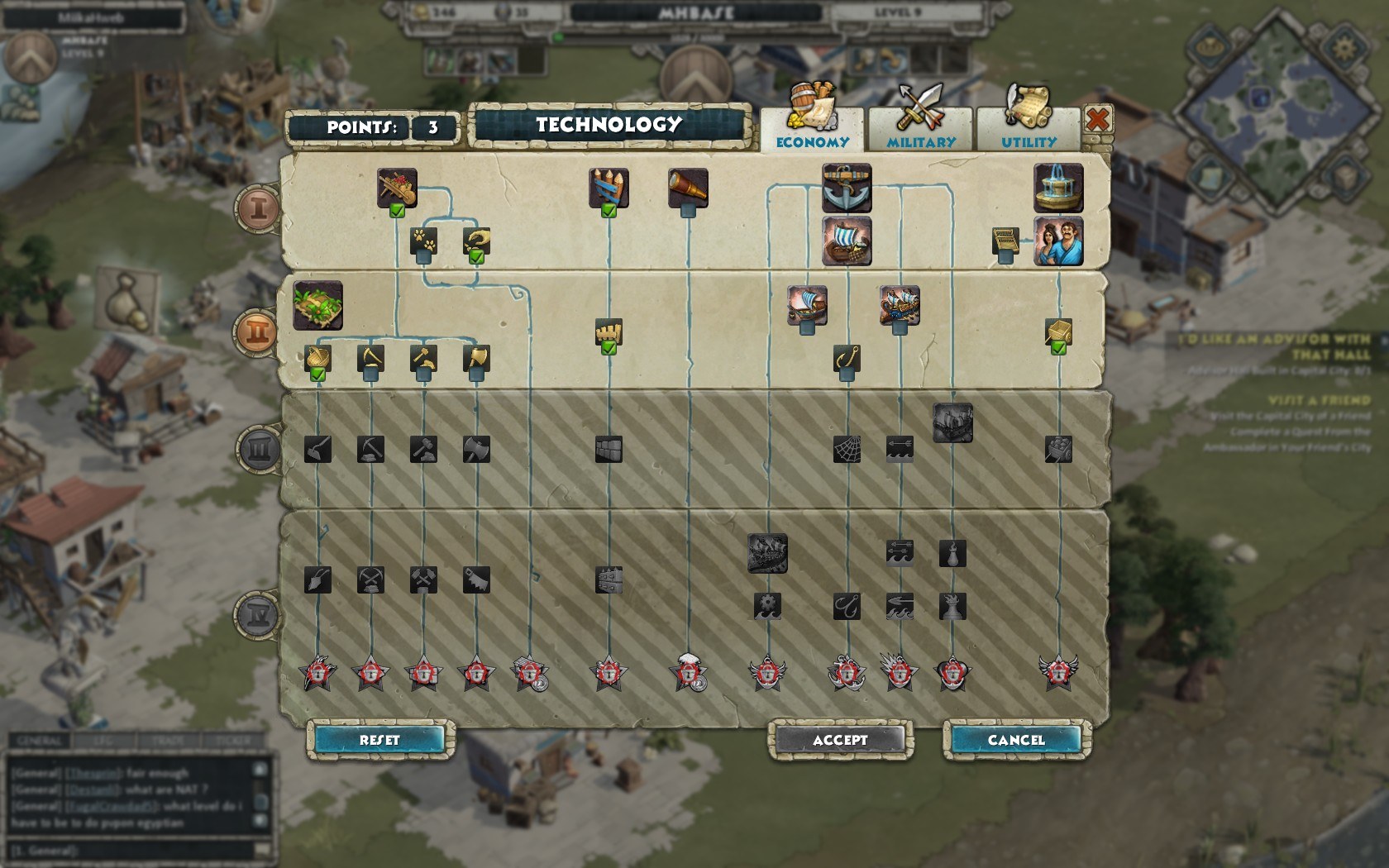
Task: Close the Technology window with the red X
Action: (1097, 121)
